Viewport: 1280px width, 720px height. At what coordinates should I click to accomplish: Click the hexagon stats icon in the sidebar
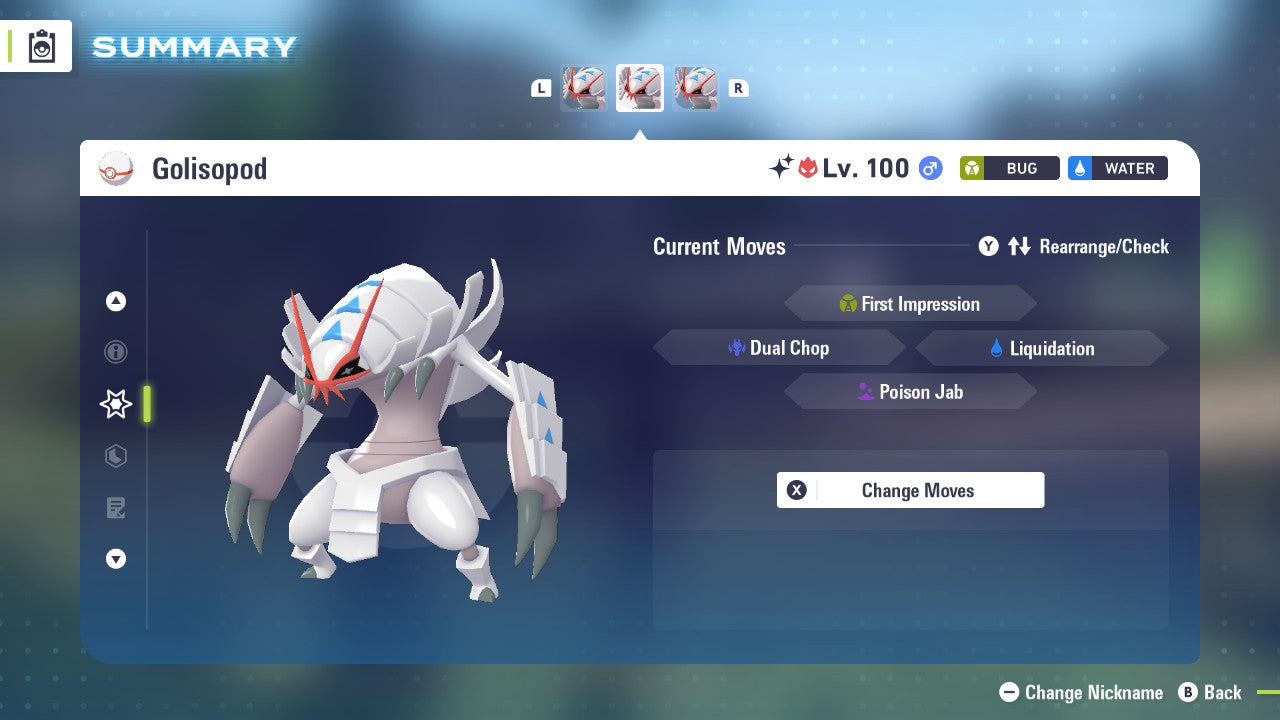115,456
